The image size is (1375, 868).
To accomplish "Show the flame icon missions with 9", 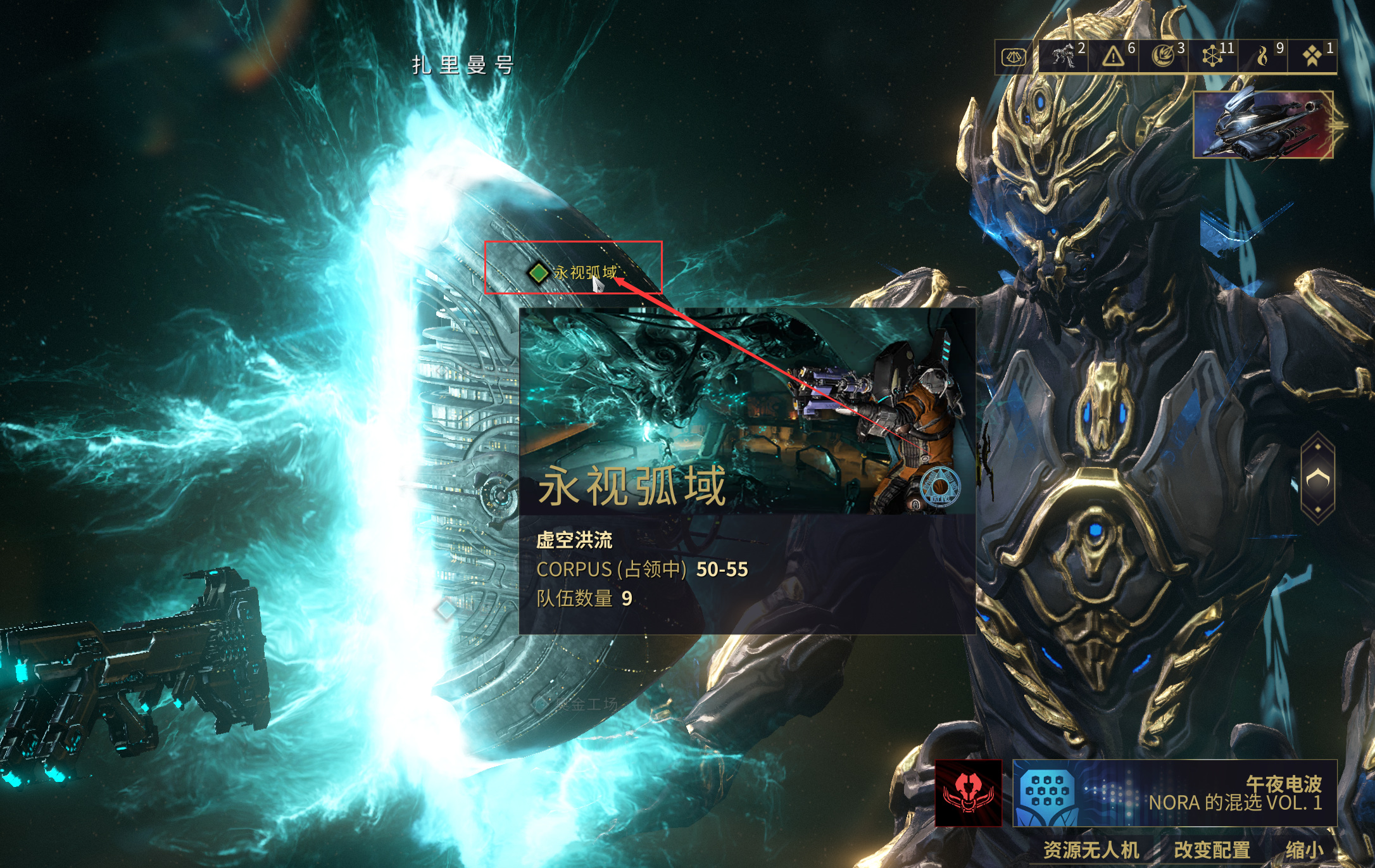I will (1263, 56).
